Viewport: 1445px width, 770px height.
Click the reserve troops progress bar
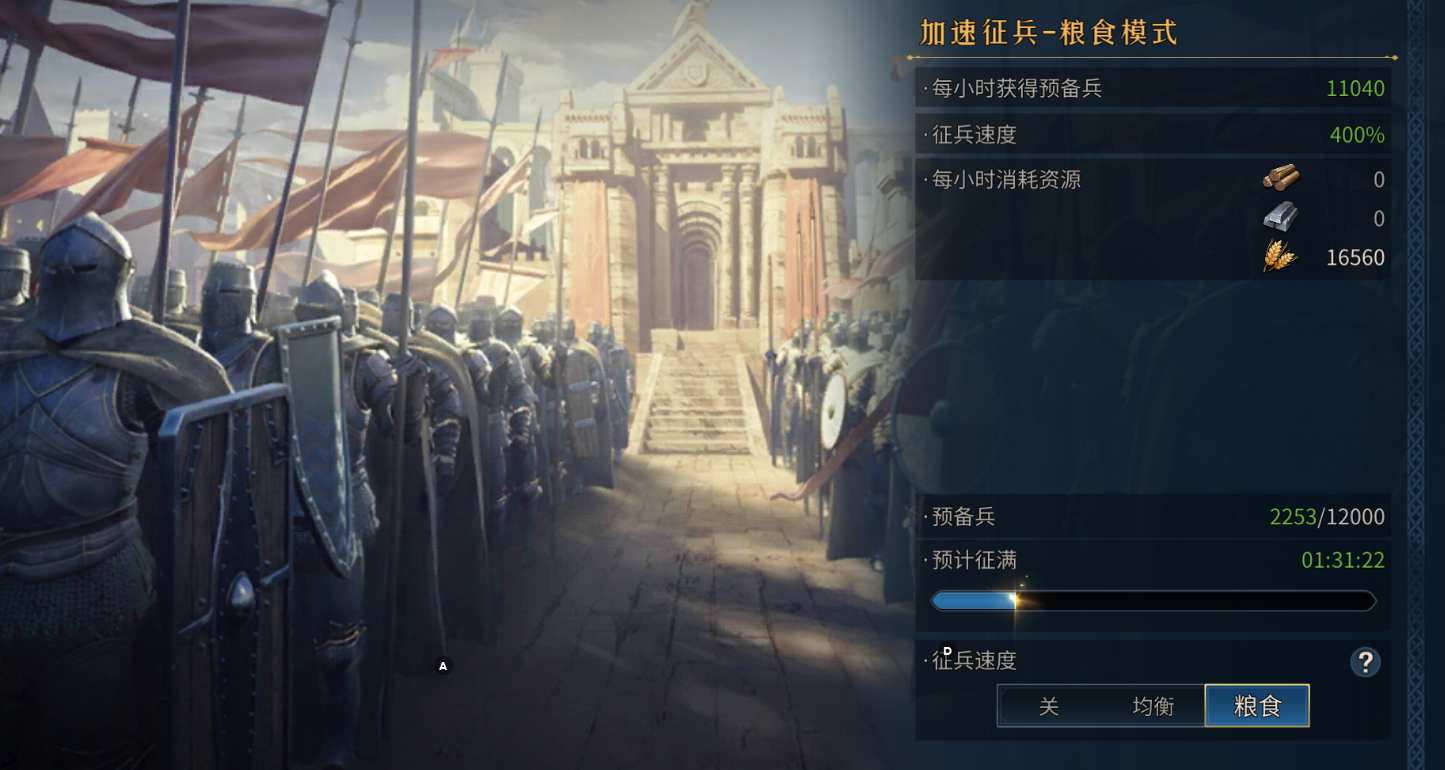coord(1153,600)
